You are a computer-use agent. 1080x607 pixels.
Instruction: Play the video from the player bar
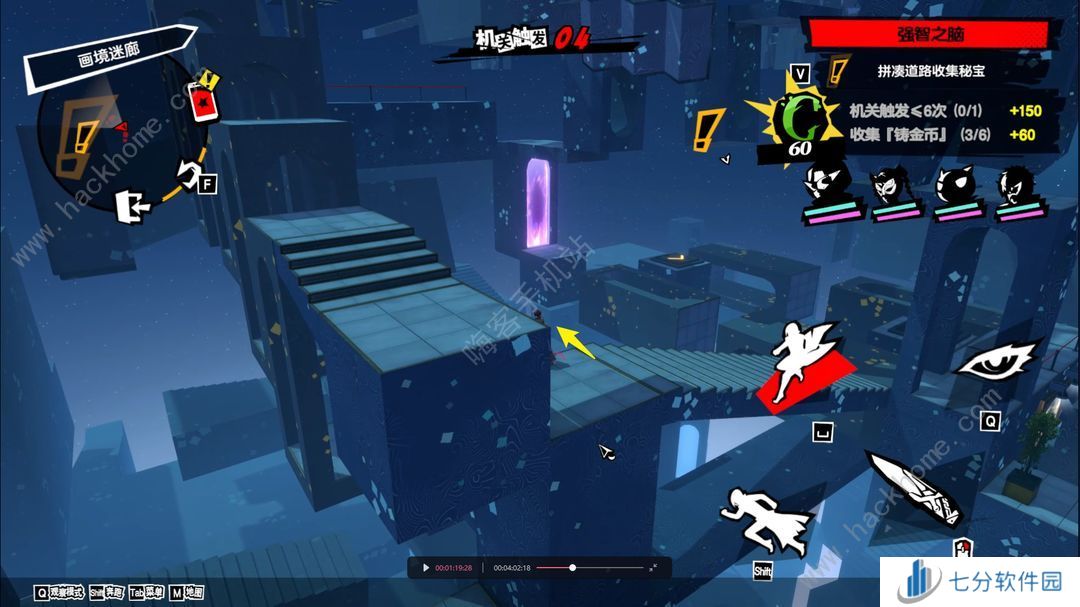coord(426,568)
